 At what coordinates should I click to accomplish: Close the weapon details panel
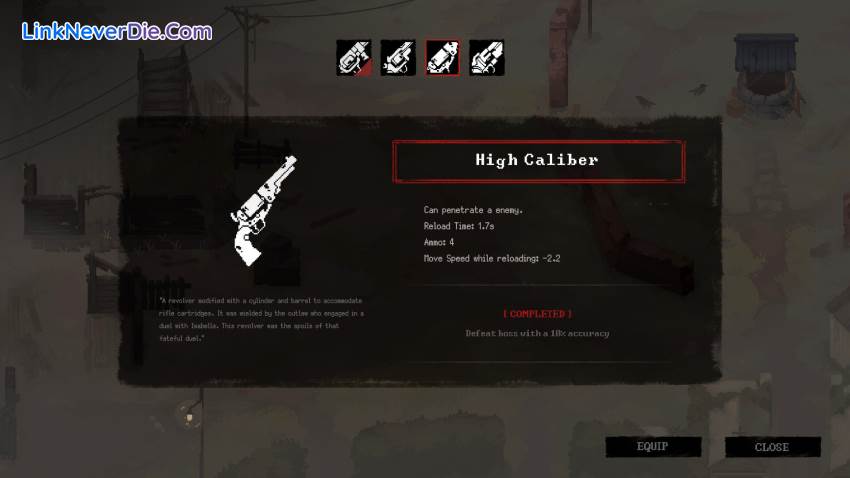coord(772,447)
